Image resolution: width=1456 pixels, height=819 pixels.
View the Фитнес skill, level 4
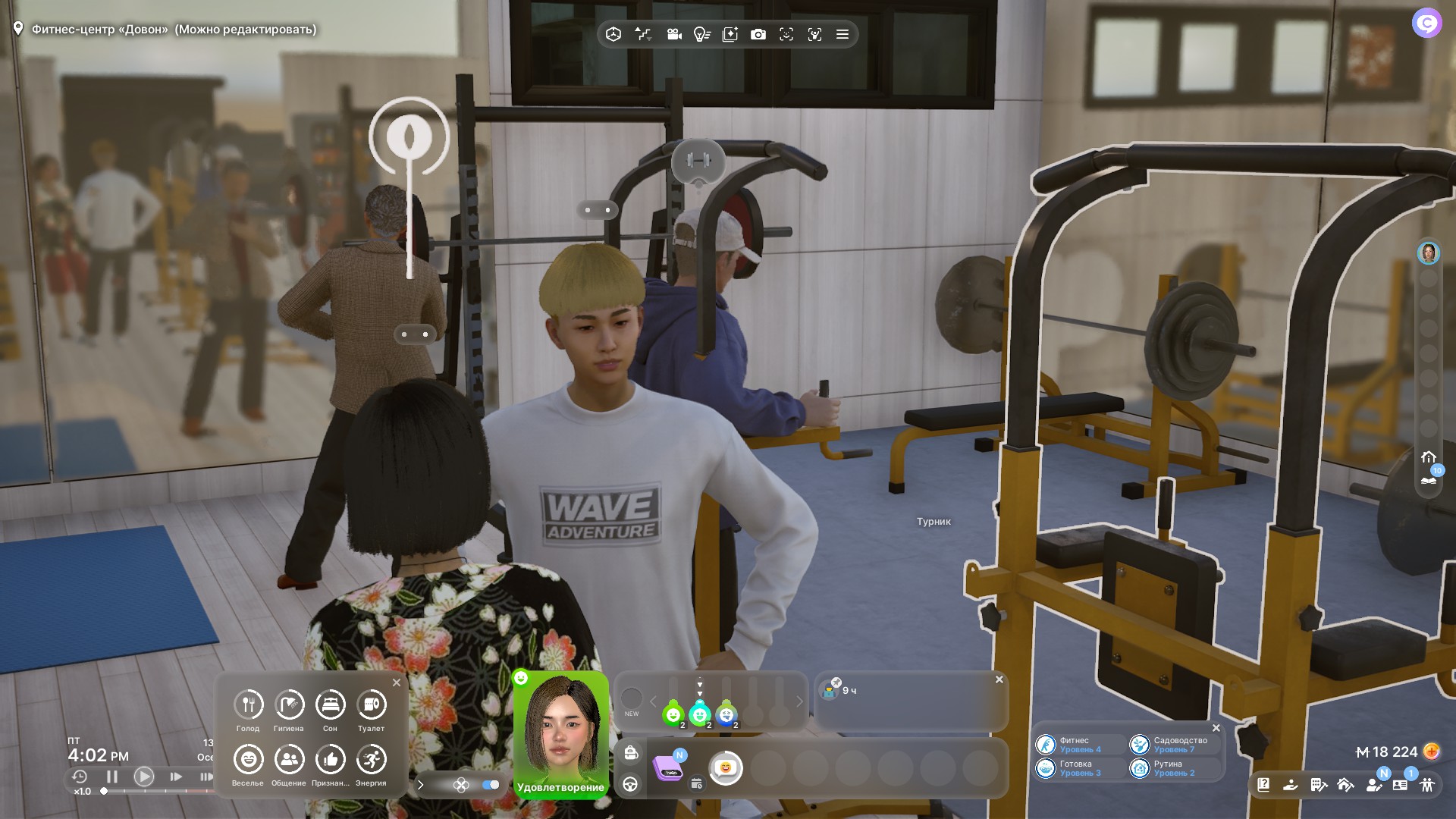pyautogui.click(x=1070, y=745)
